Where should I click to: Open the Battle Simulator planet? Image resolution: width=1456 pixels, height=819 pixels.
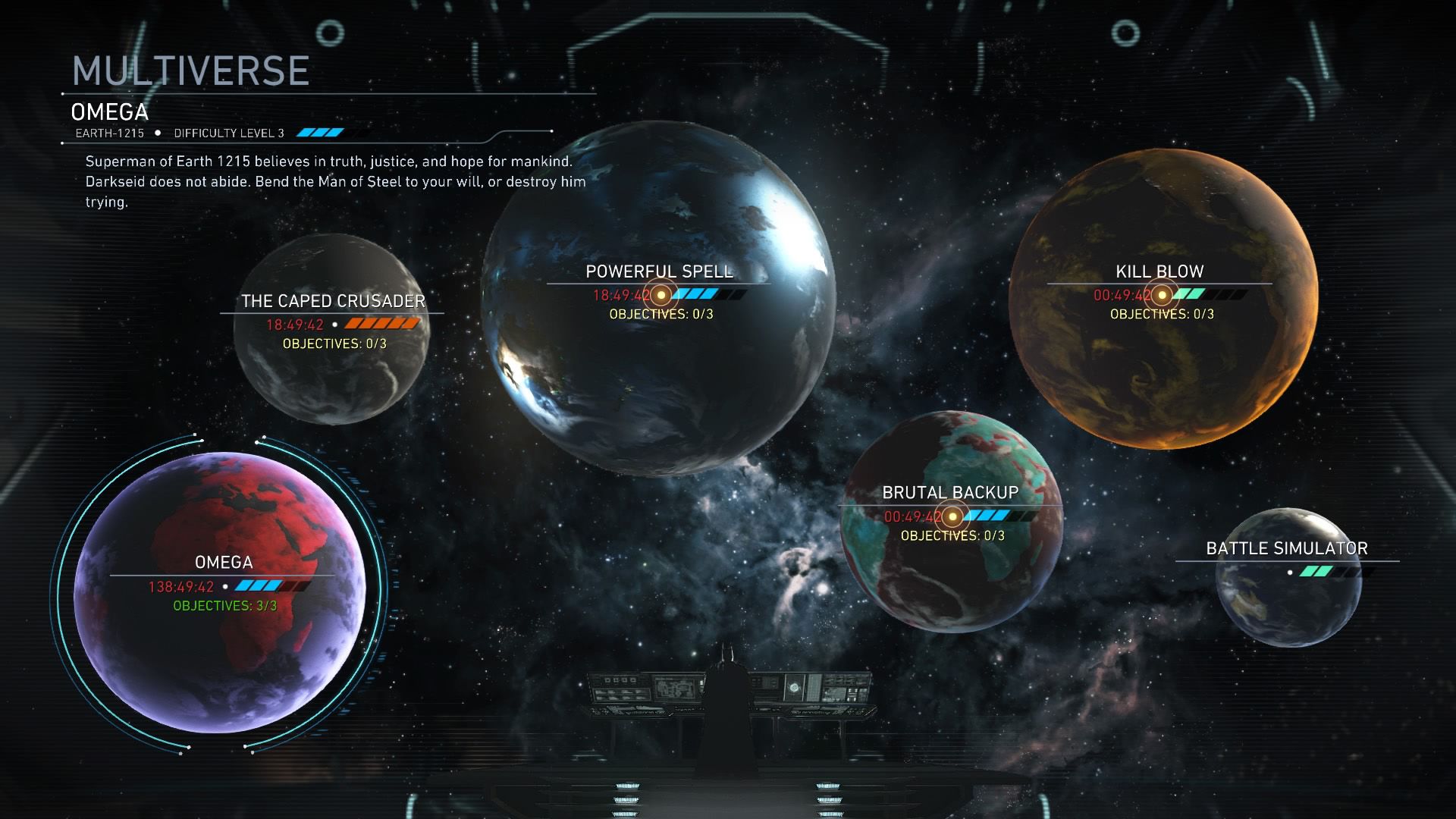pyautogui.click(x=1288, y=576)
